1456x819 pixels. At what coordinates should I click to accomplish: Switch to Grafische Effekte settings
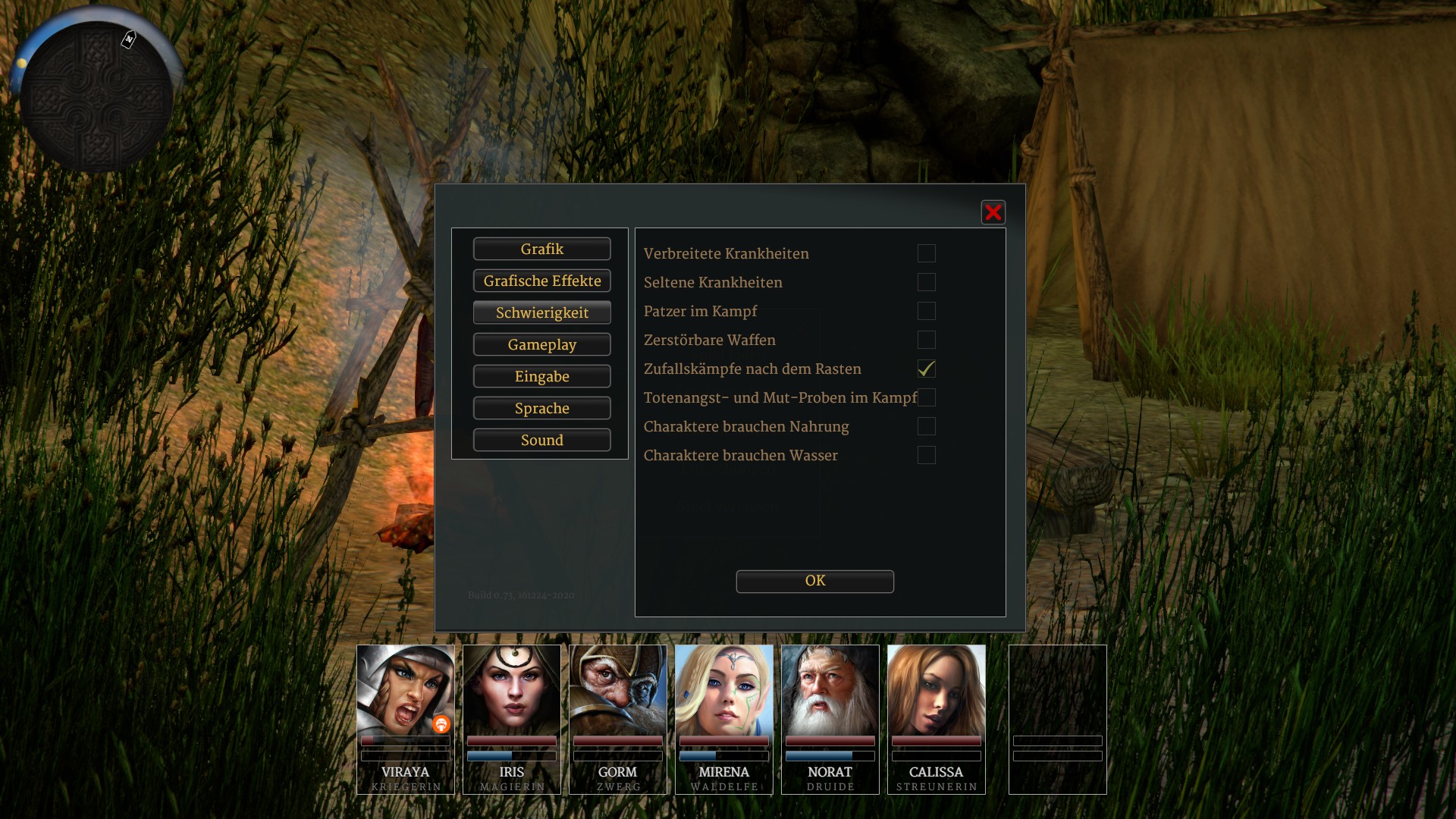(x=541, y=281)
